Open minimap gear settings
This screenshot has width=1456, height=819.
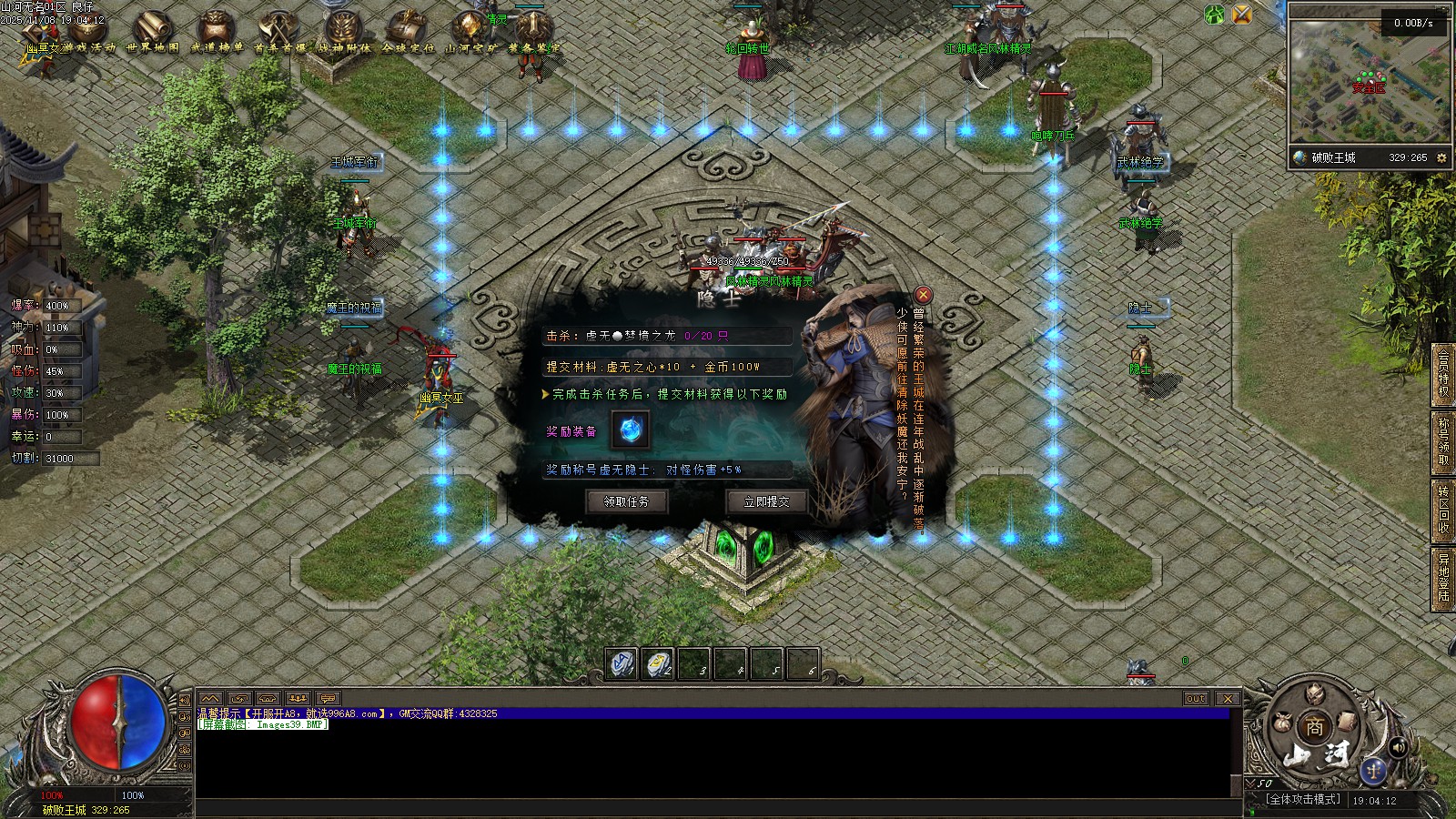point(1441,157)
